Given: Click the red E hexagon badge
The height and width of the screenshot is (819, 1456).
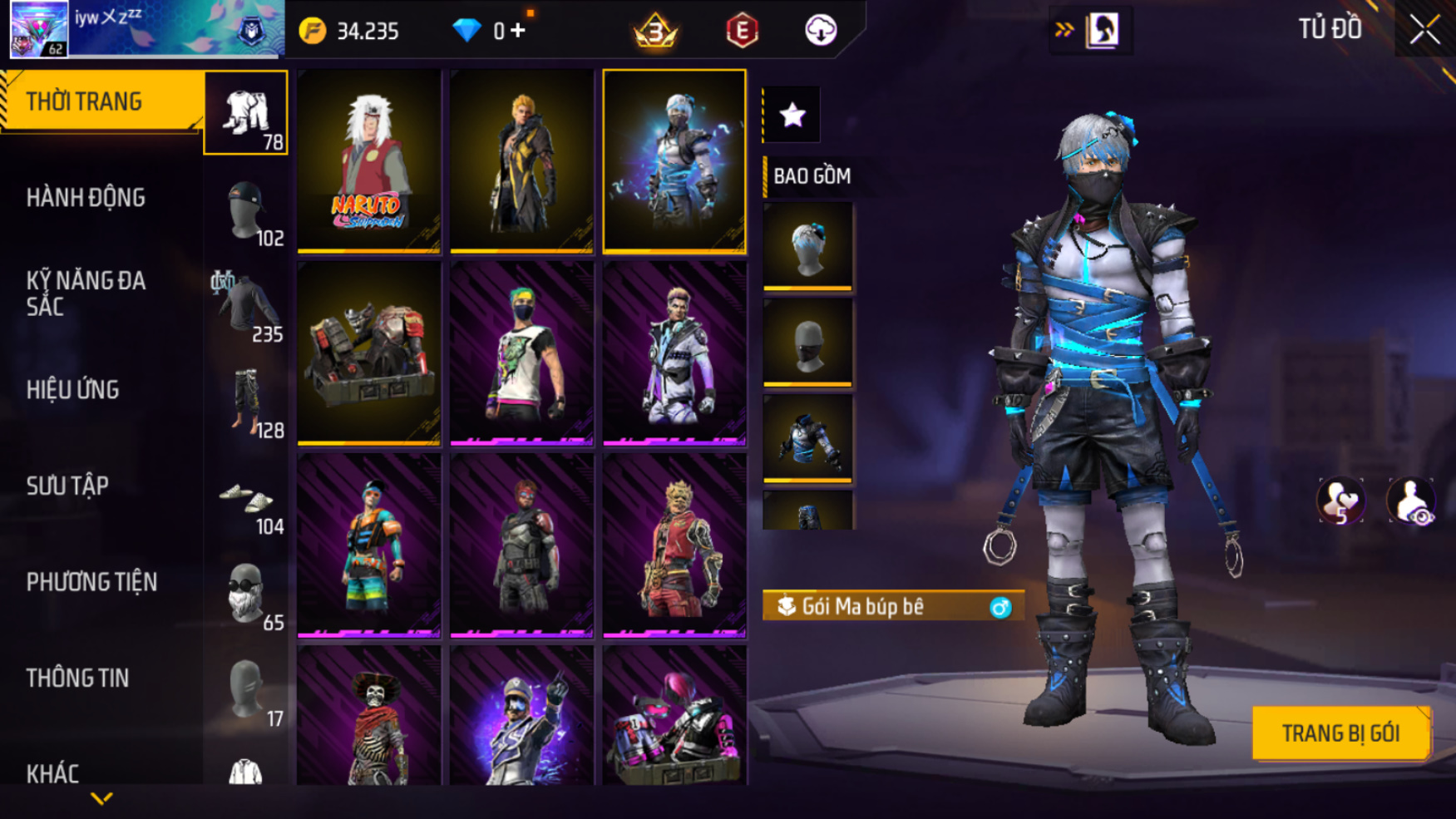Looking at the screenshot, I should [x=742, y=31].
